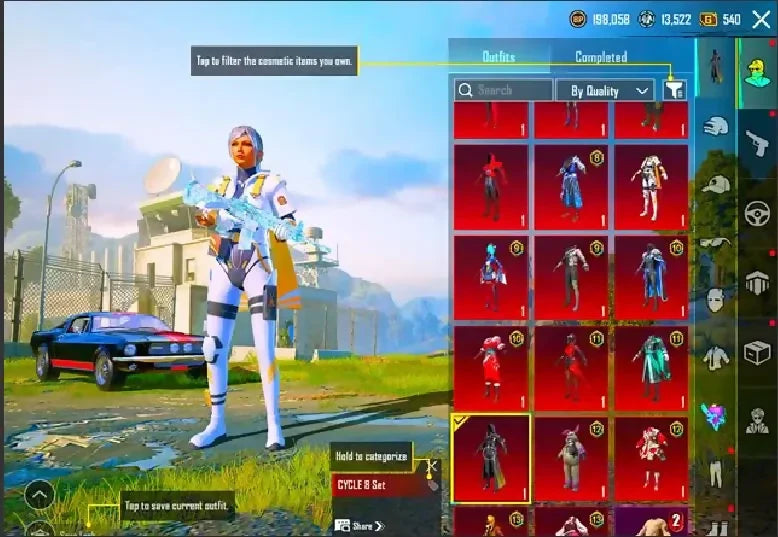Select the white and orange astronaut outfit
Image resolution: width=778 pixels, height=537 pixels.
point(651,188)
